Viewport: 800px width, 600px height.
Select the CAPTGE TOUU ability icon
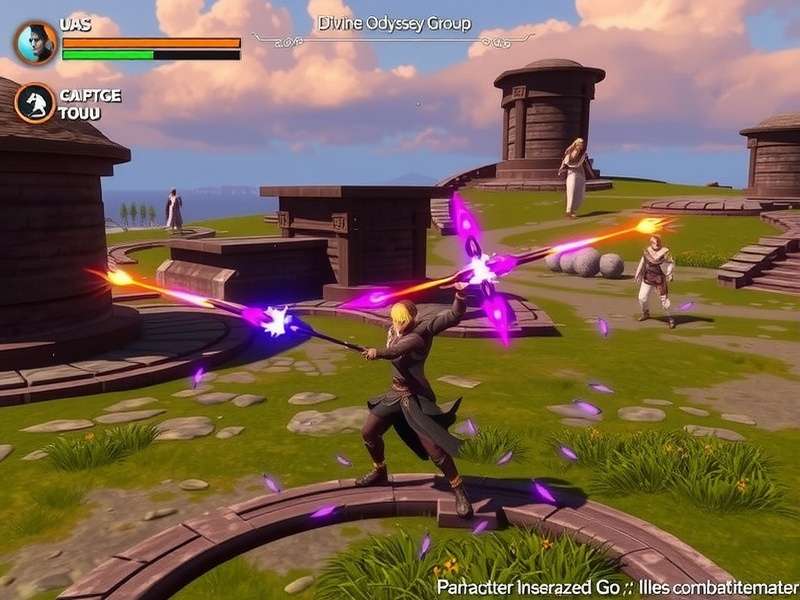tap(35, 103)
